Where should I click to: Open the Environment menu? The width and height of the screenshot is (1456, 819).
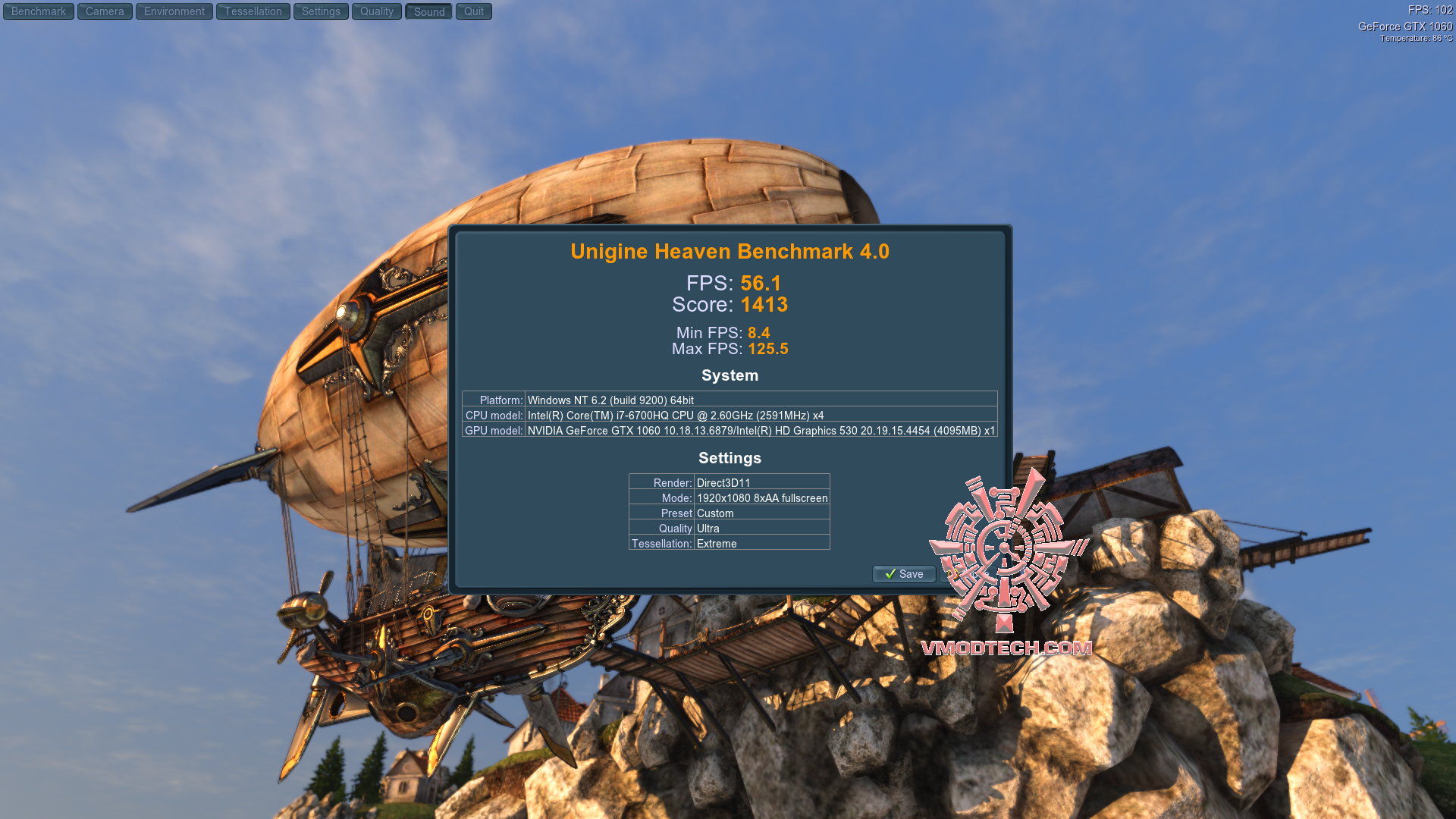[x=174, y=11]
